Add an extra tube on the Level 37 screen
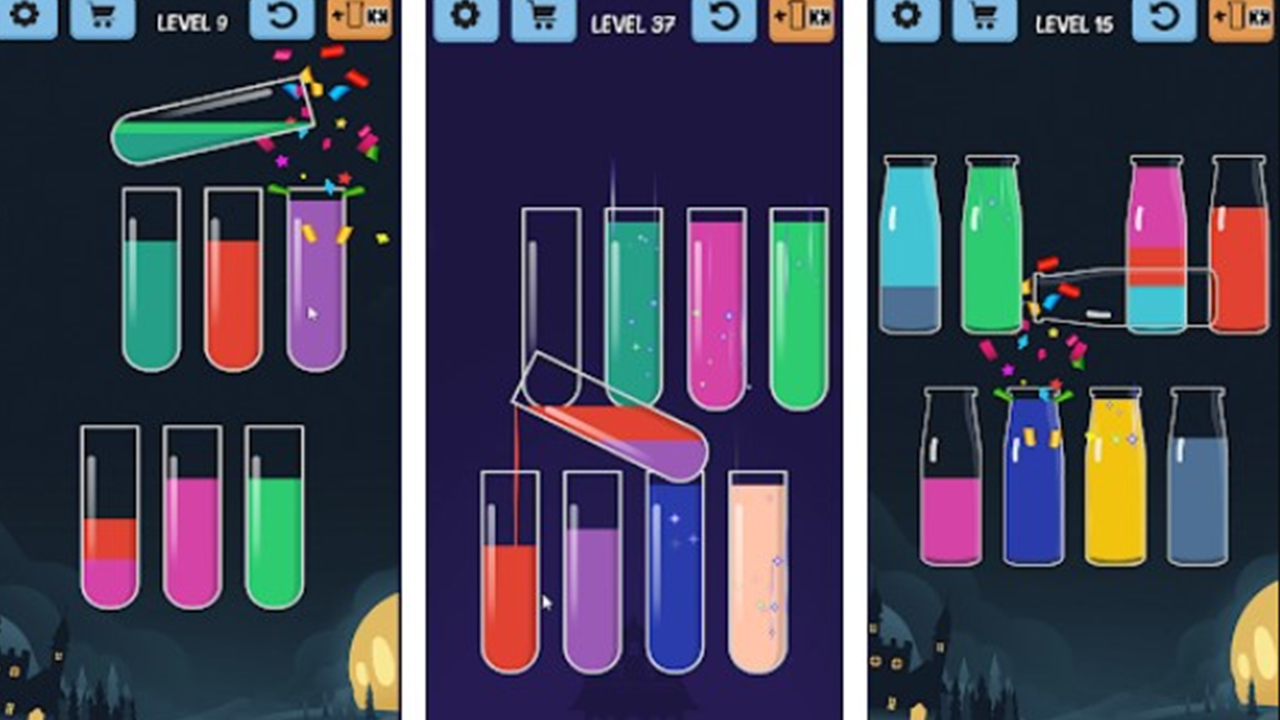The width and height of the screenshot is (1280, 720). (800, 20)
